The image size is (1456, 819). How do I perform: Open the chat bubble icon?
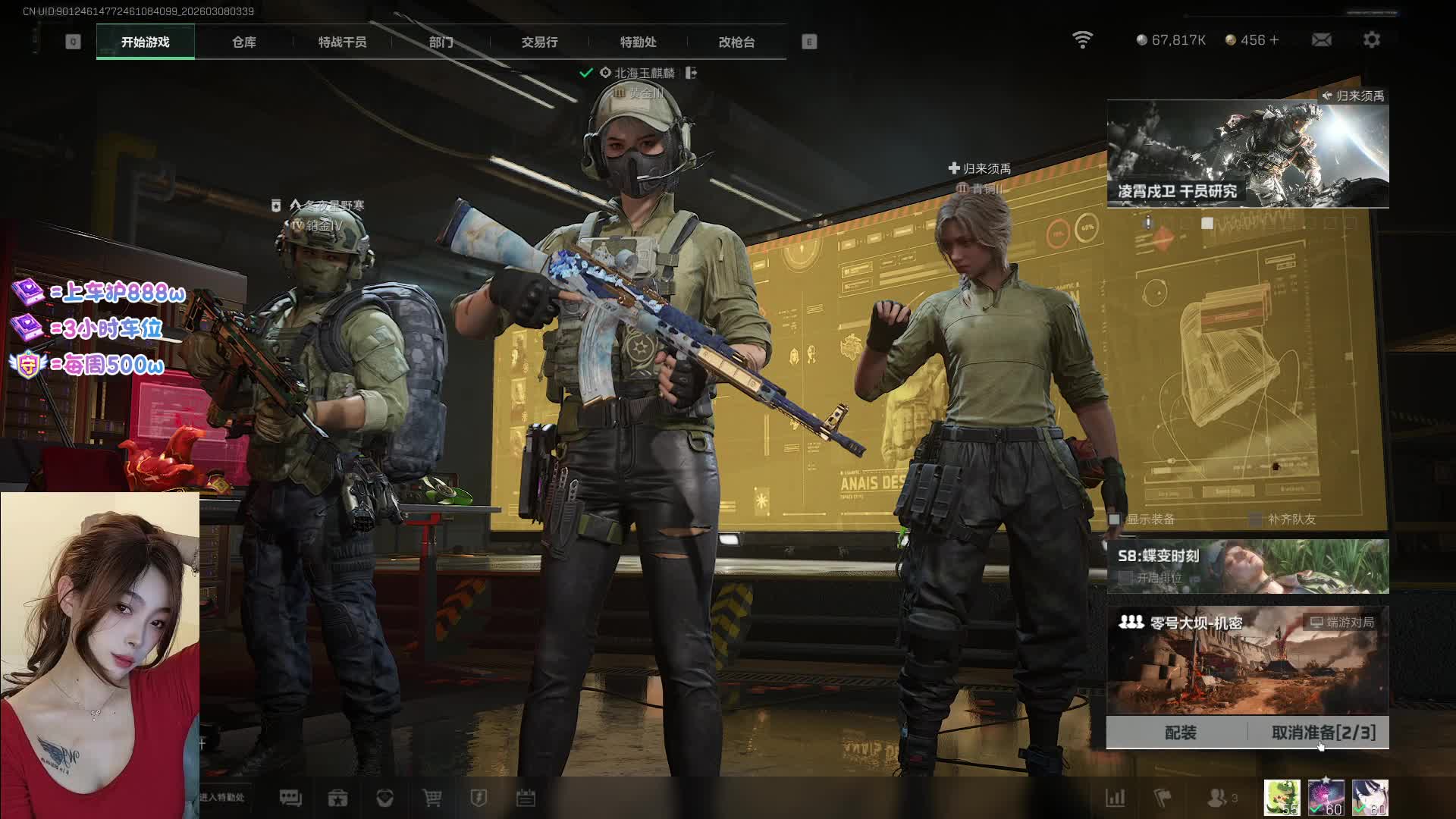click(x=290, y=798)
